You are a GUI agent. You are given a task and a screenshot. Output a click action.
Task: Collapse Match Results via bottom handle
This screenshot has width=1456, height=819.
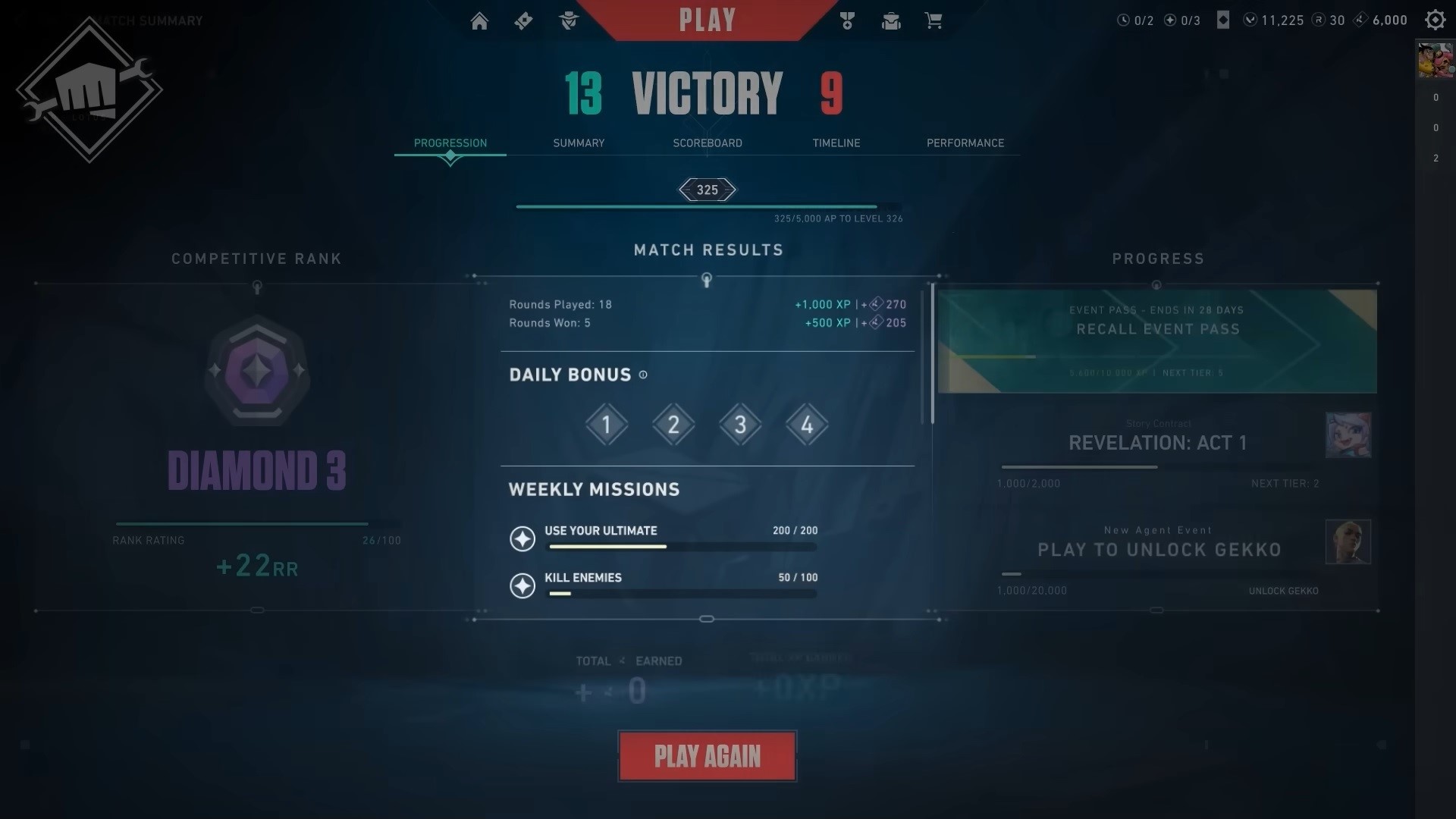(x=708, y=619)
